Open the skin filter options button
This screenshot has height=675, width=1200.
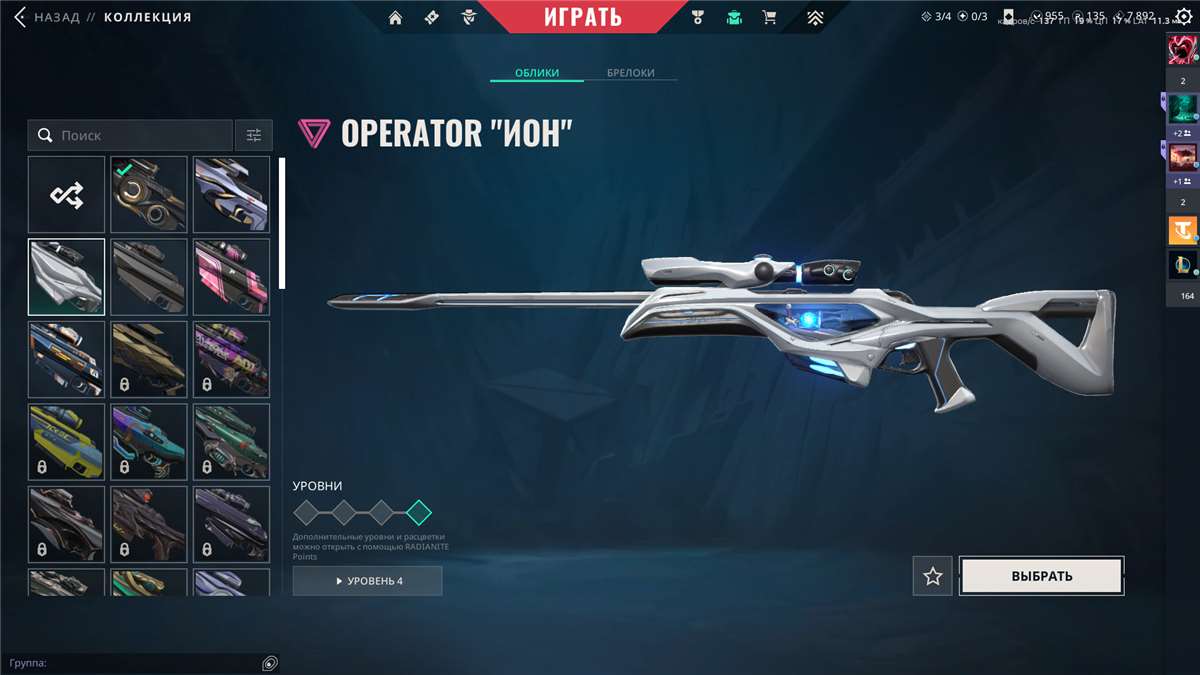pyautogui.click(x=254, y=135)
